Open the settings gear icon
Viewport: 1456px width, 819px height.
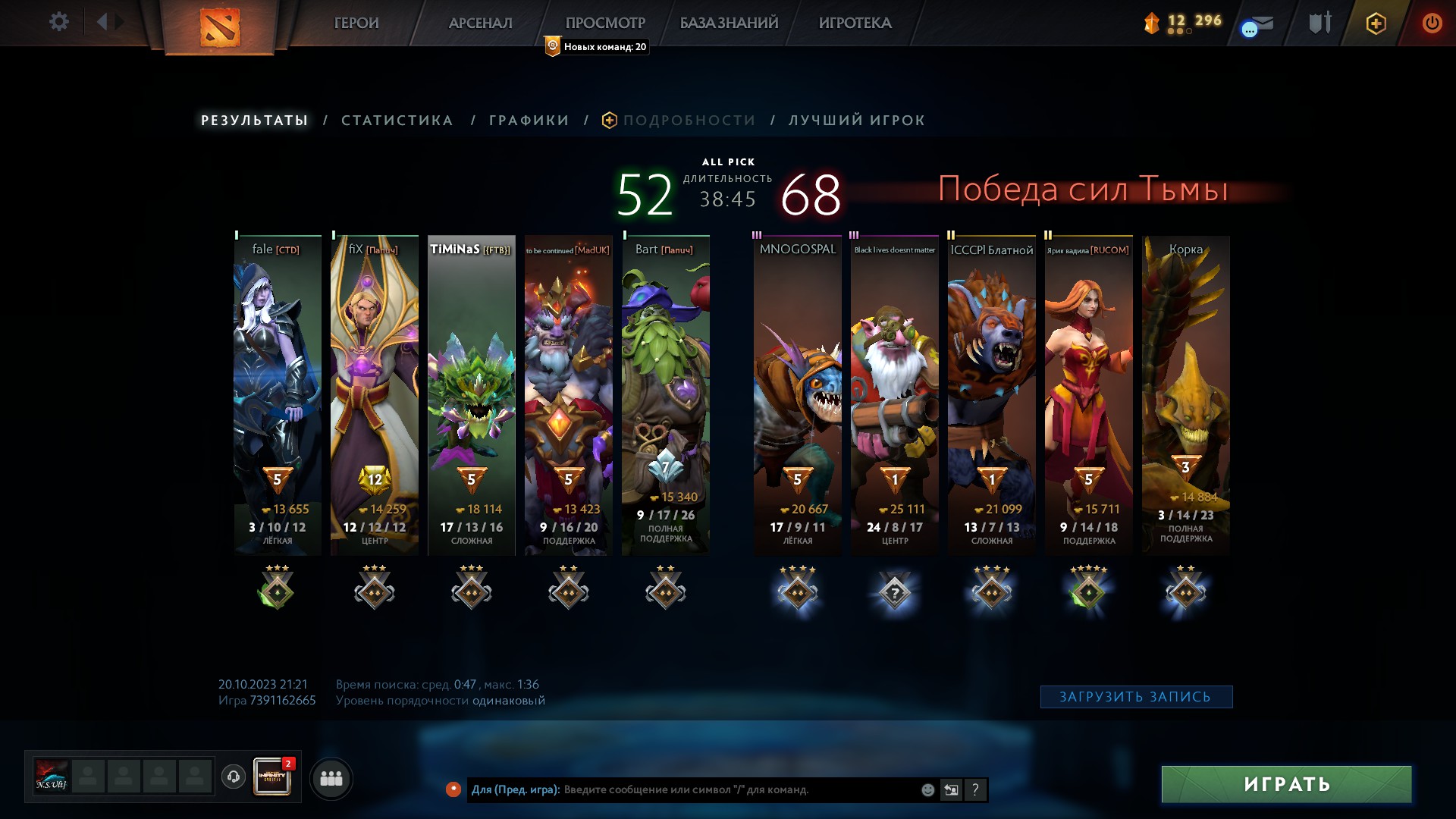(59, 22)
